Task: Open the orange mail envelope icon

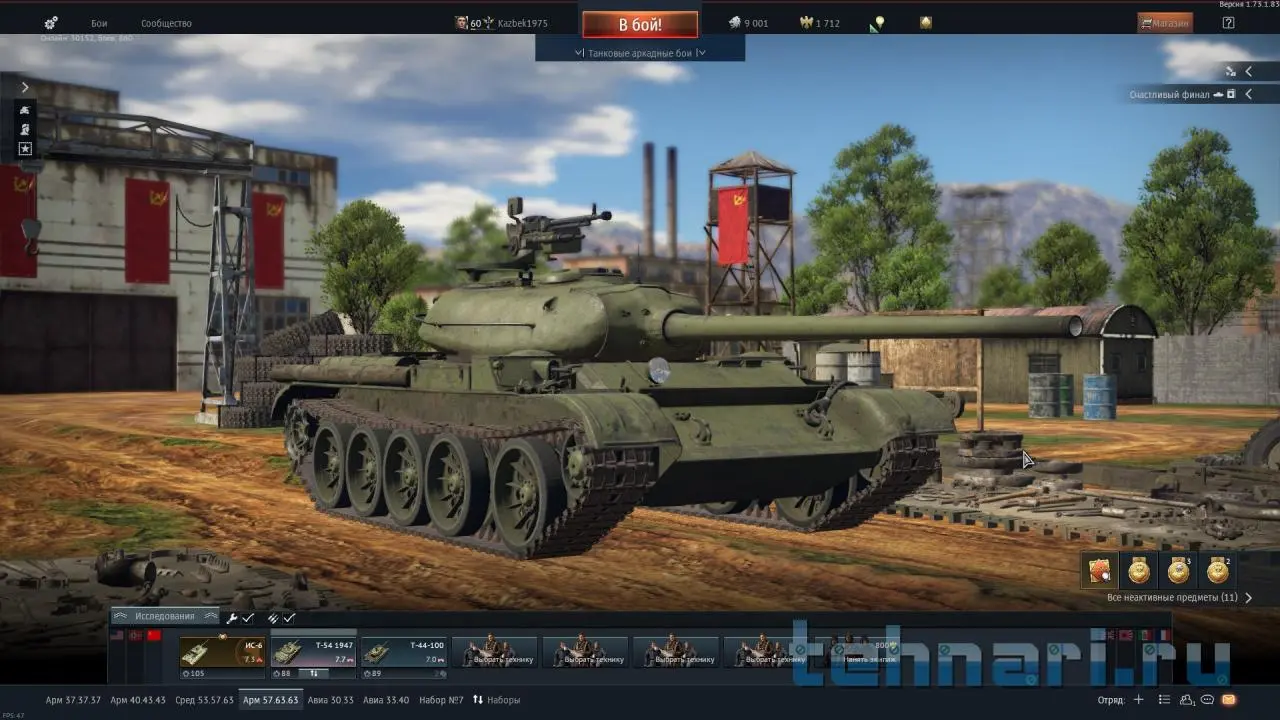Action: 1229,700
